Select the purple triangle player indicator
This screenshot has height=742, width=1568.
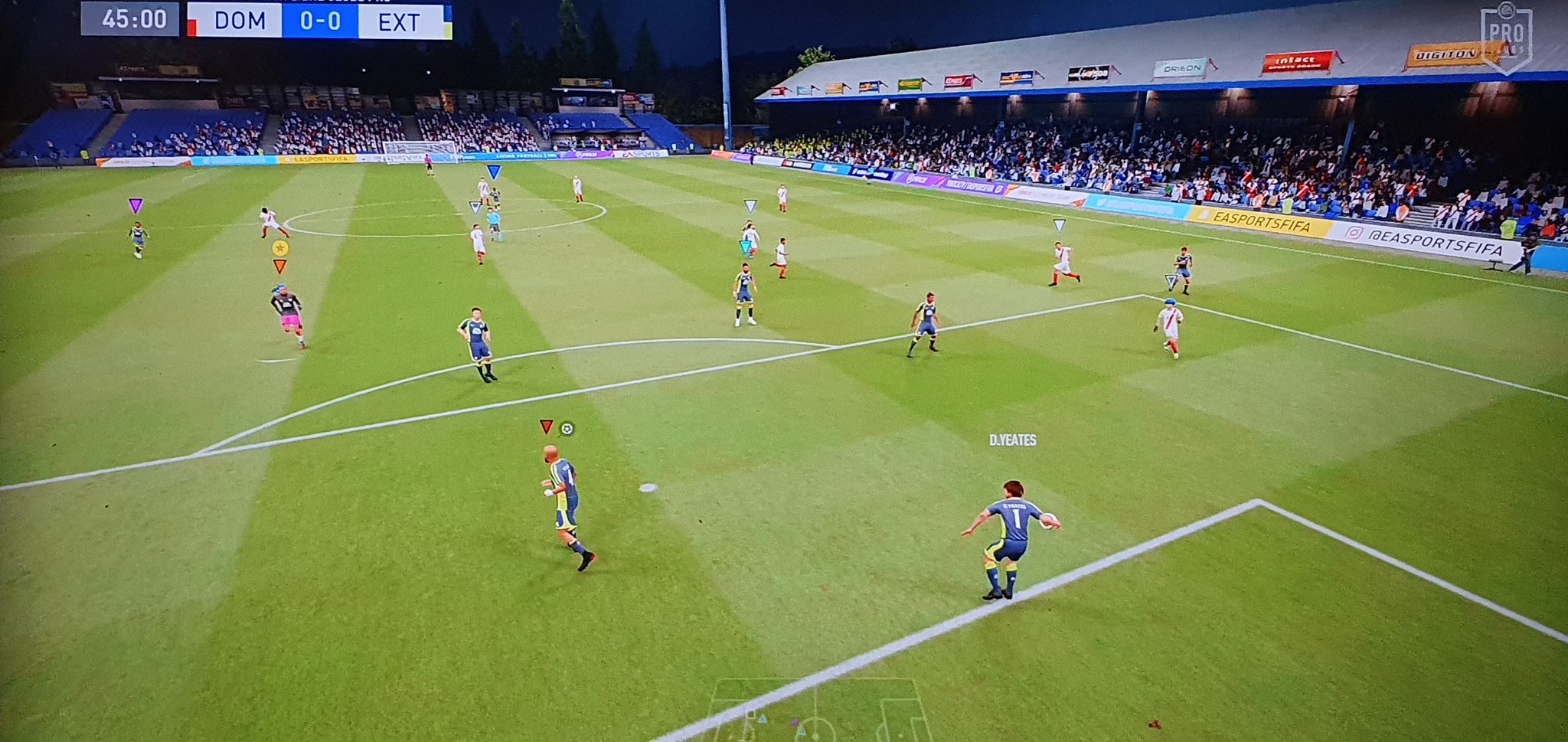pos(136,205)
